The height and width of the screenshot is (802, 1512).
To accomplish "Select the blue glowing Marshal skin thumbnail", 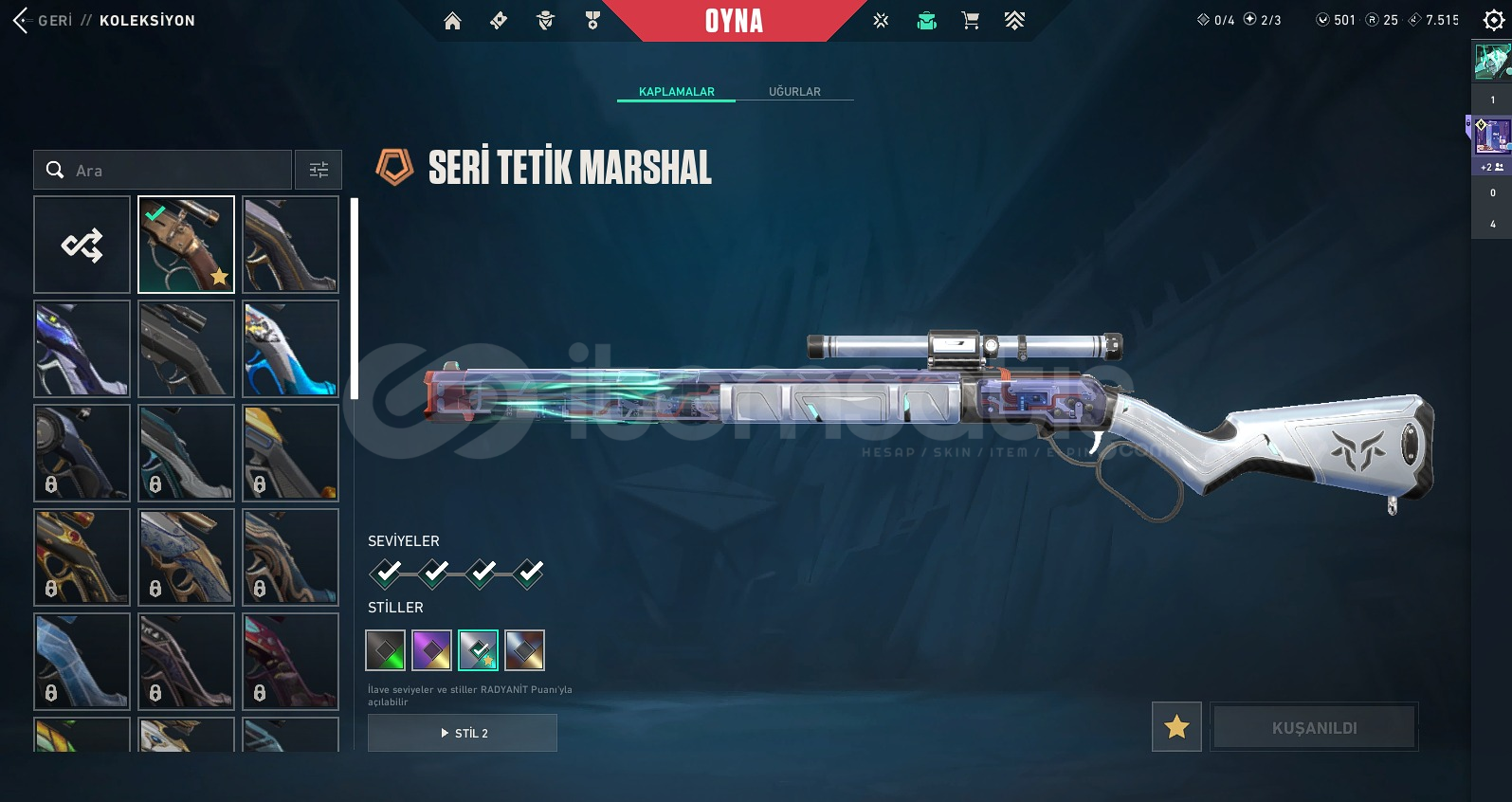I will pos(290,349).
